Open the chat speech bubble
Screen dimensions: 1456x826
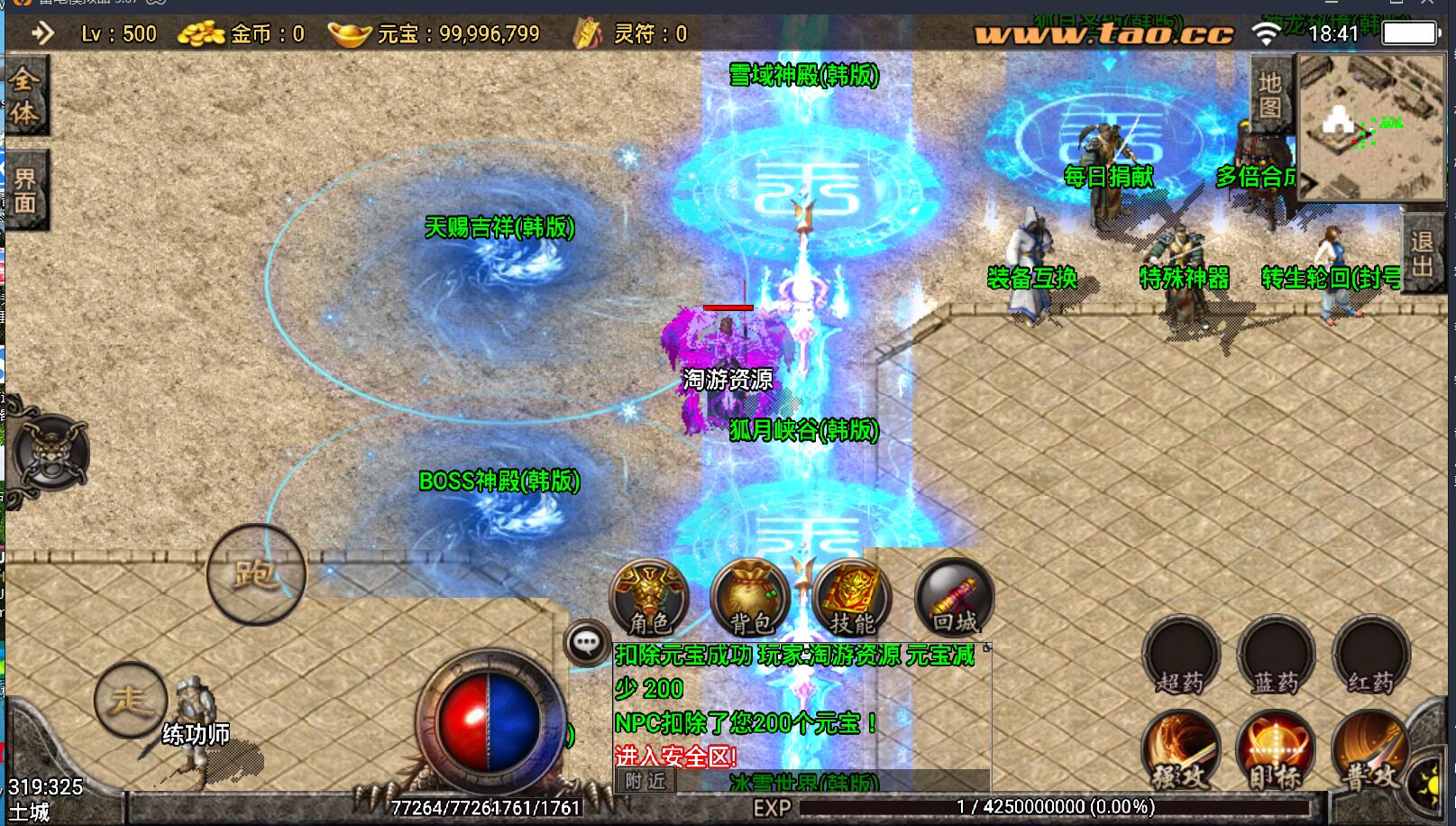[587, 643]
